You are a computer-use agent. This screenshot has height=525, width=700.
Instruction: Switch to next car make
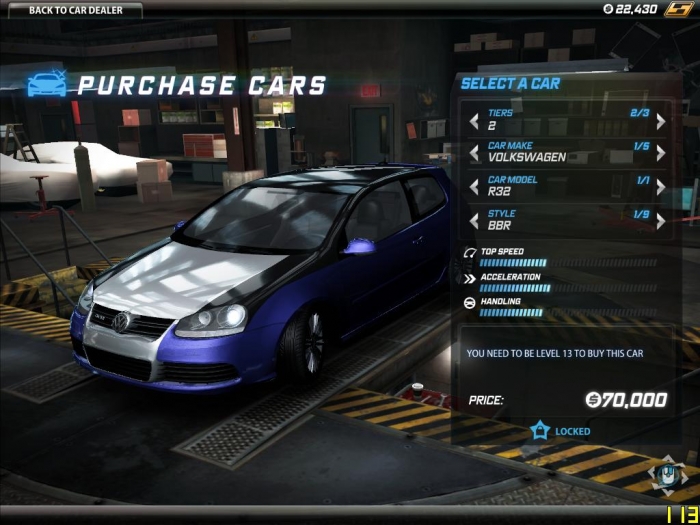click(661, 153)
